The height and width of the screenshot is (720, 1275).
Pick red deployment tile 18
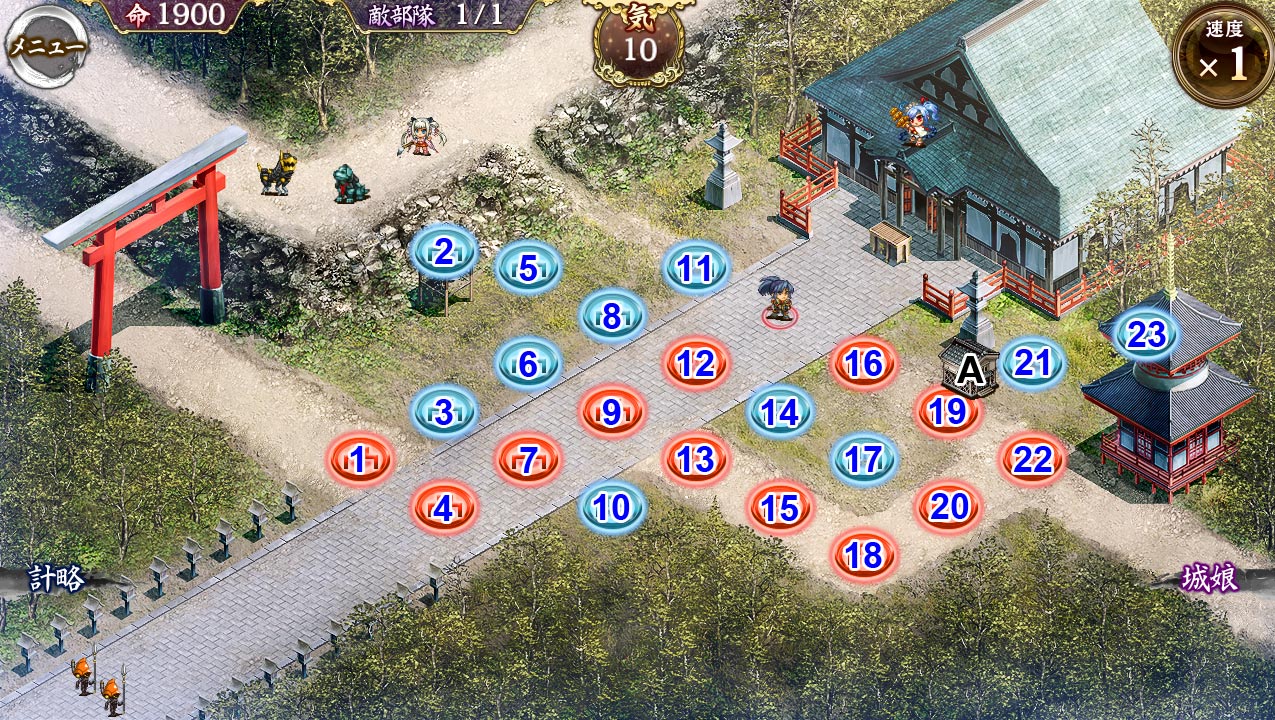pos(864,556)
